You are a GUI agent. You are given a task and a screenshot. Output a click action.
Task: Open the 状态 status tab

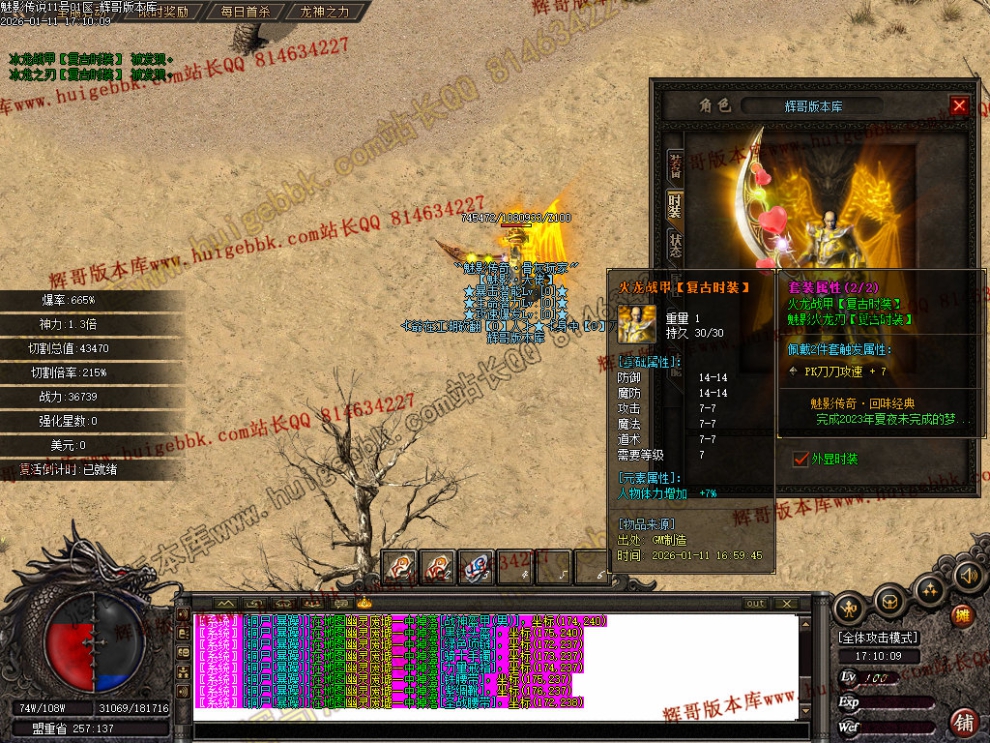[676, 245]
